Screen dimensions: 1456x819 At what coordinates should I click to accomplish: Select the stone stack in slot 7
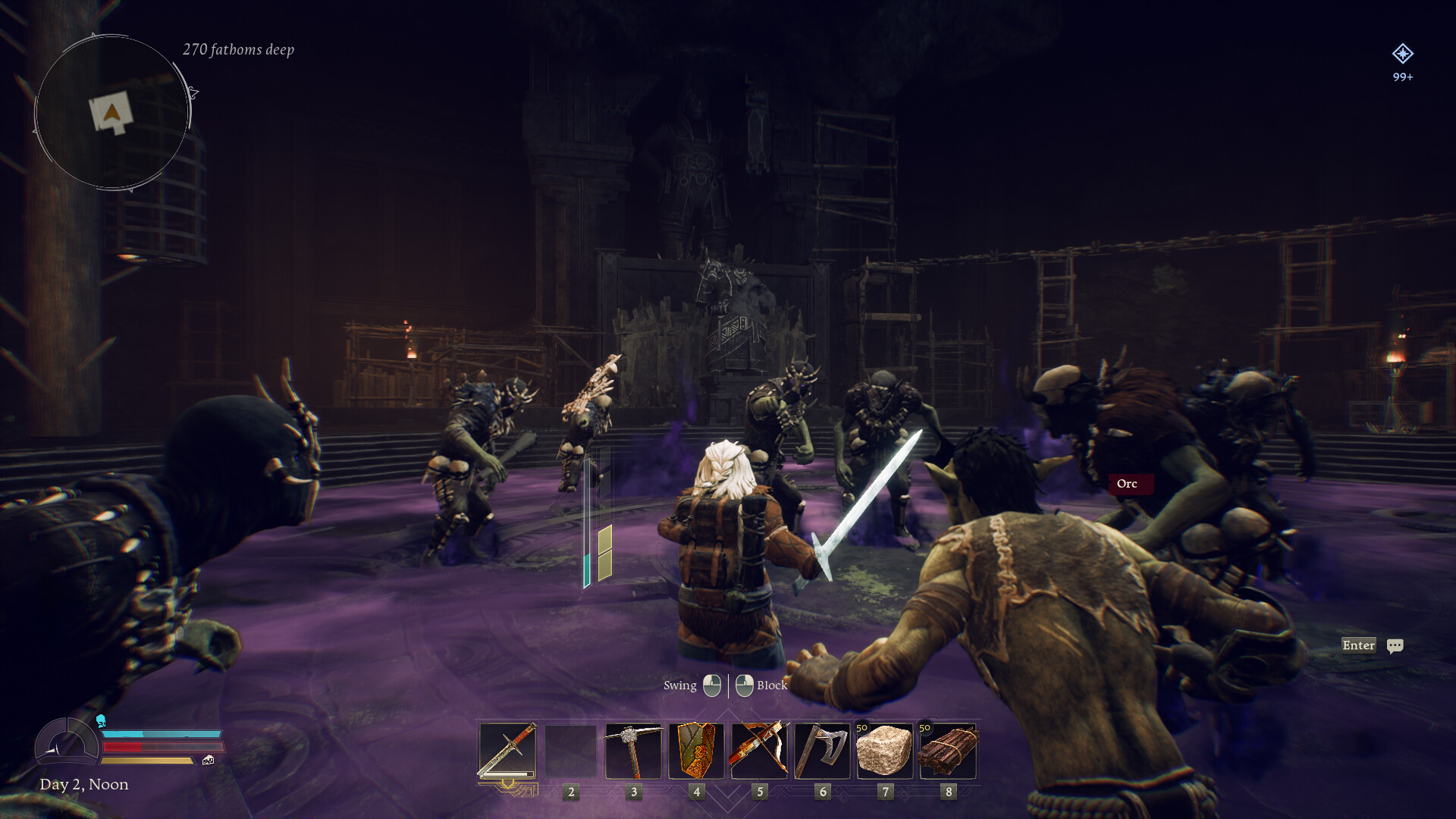pyautogui.click(x=885, y=752)
